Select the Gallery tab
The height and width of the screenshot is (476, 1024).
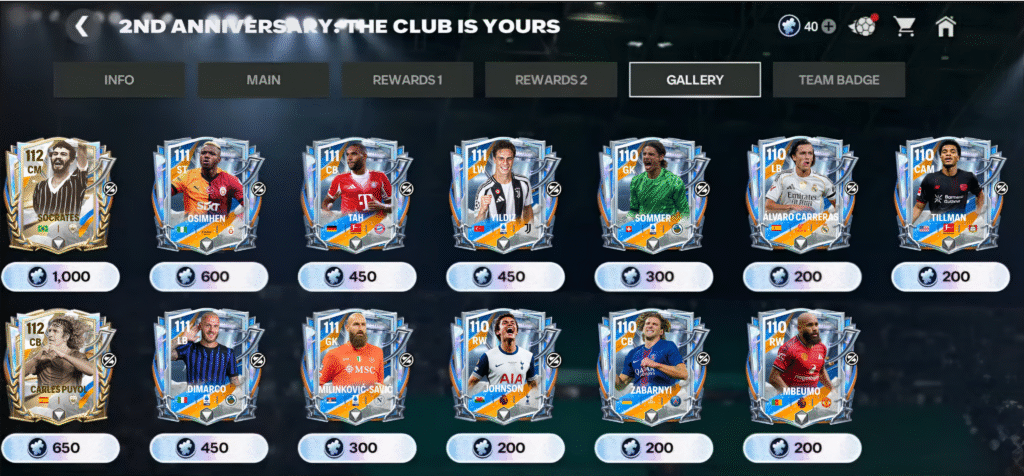695,80
